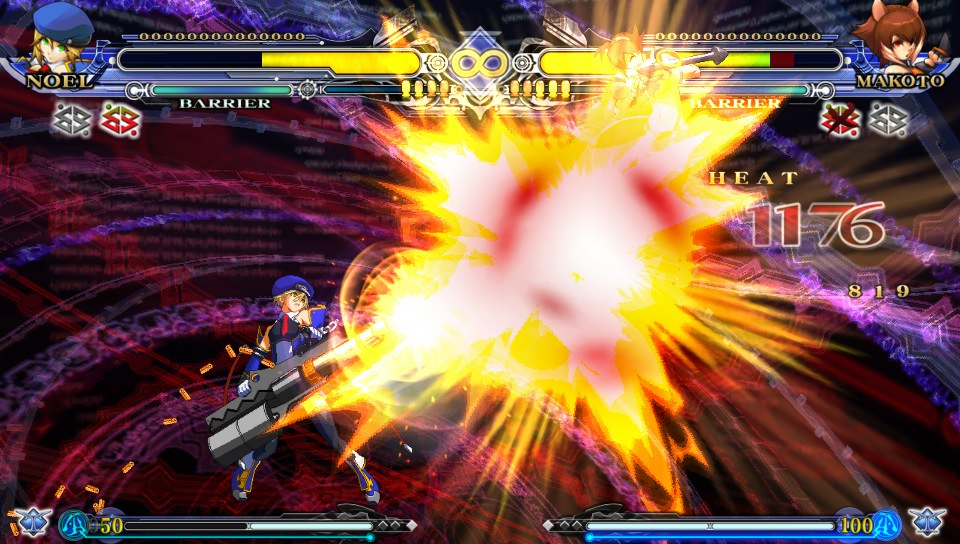Select Makoto's gray burst icon
Viewport: 960px width, 544px height.
click(888, 120)
